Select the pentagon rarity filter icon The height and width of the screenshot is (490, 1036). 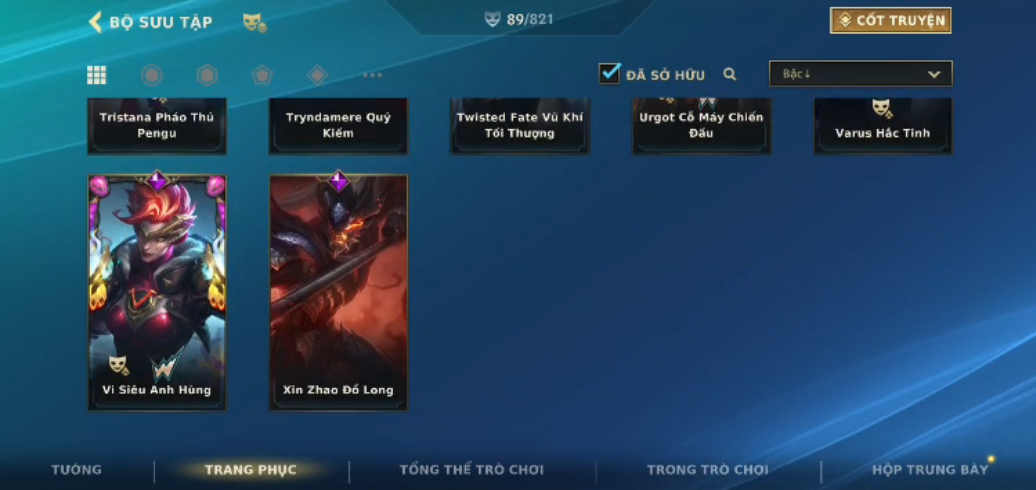click(262, 75)
